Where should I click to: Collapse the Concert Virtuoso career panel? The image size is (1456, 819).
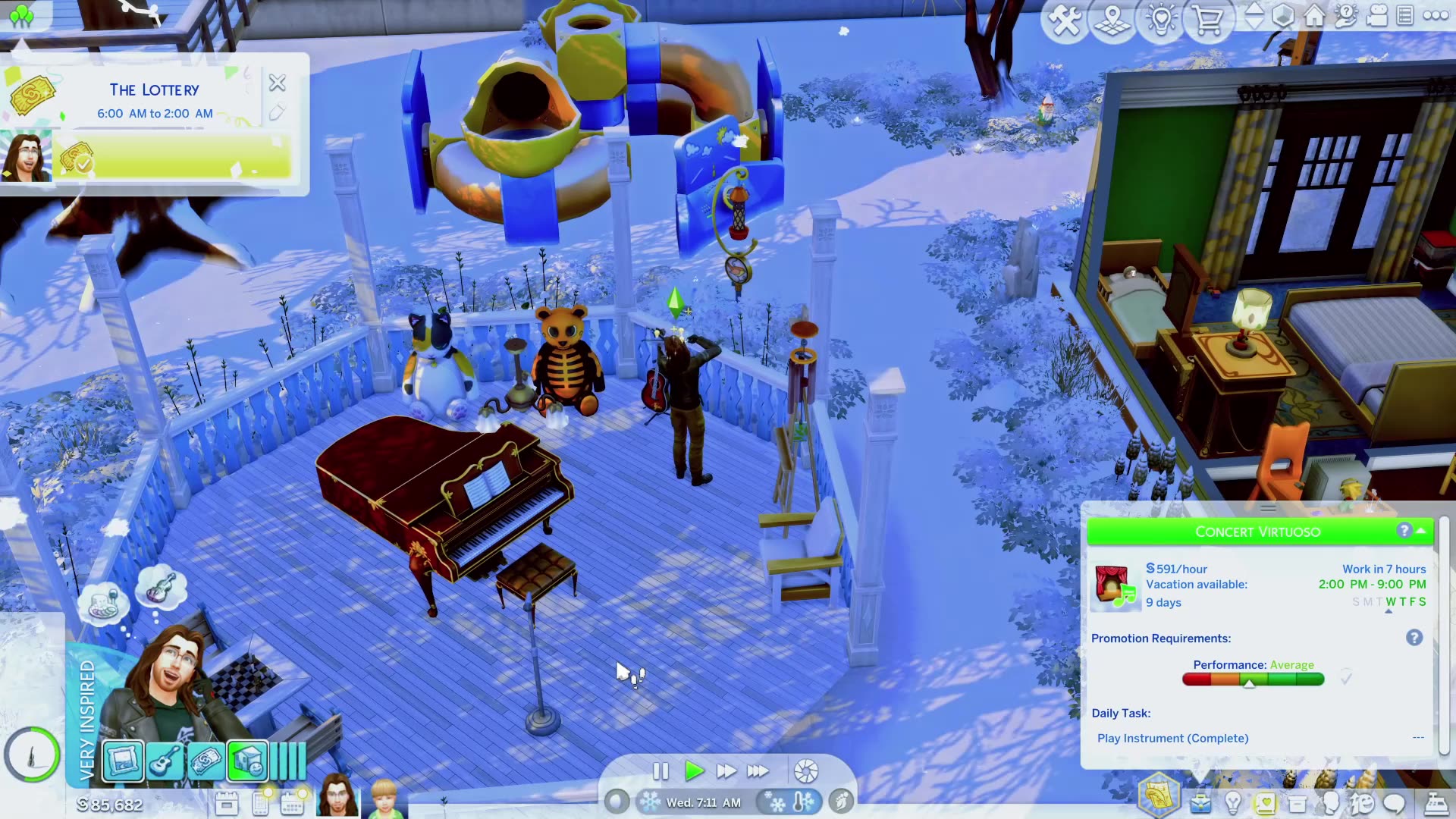(x=1420, y=532)
